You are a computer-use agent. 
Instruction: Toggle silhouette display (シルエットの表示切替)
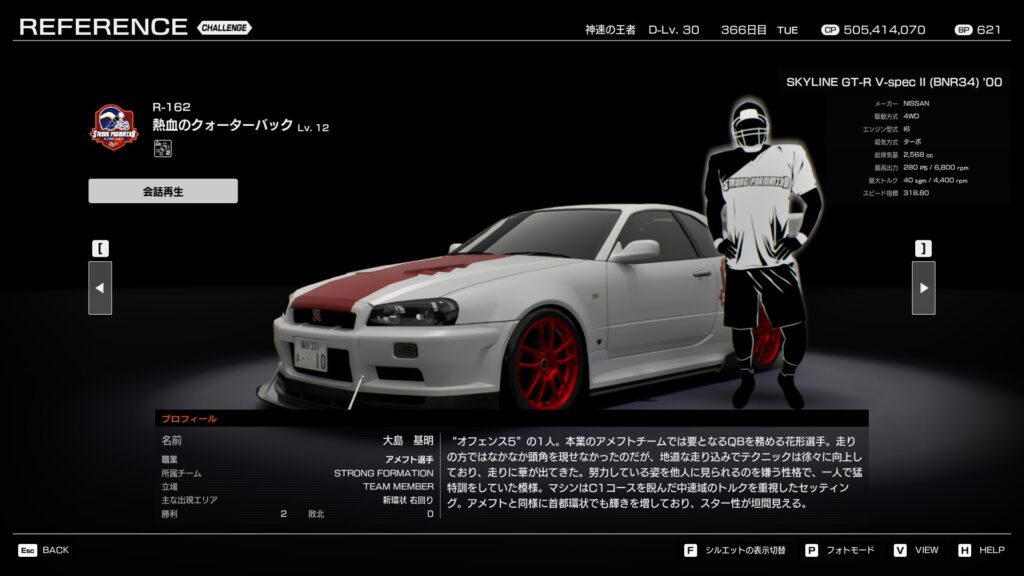coord(735,550)
